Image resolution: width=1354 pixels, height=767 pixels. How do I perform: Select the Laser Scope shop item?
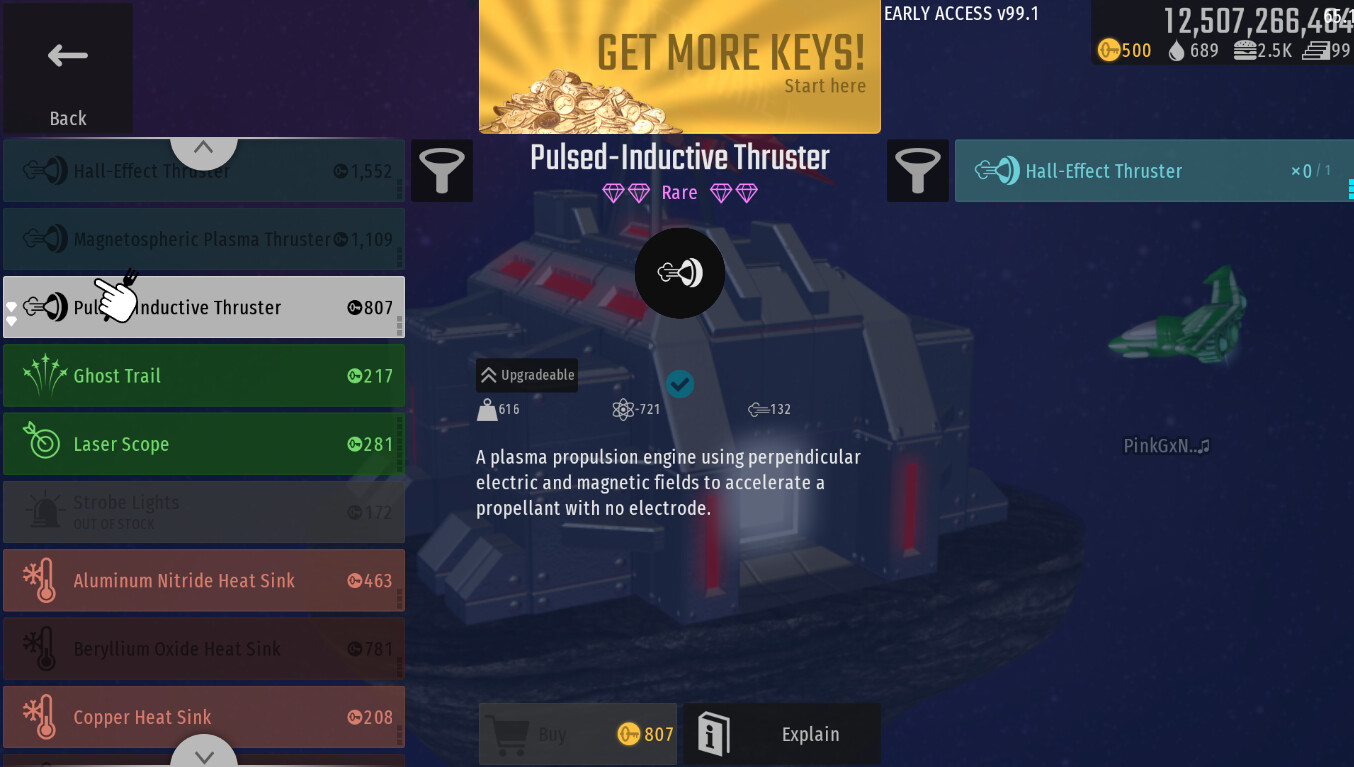tap(204, 444)
